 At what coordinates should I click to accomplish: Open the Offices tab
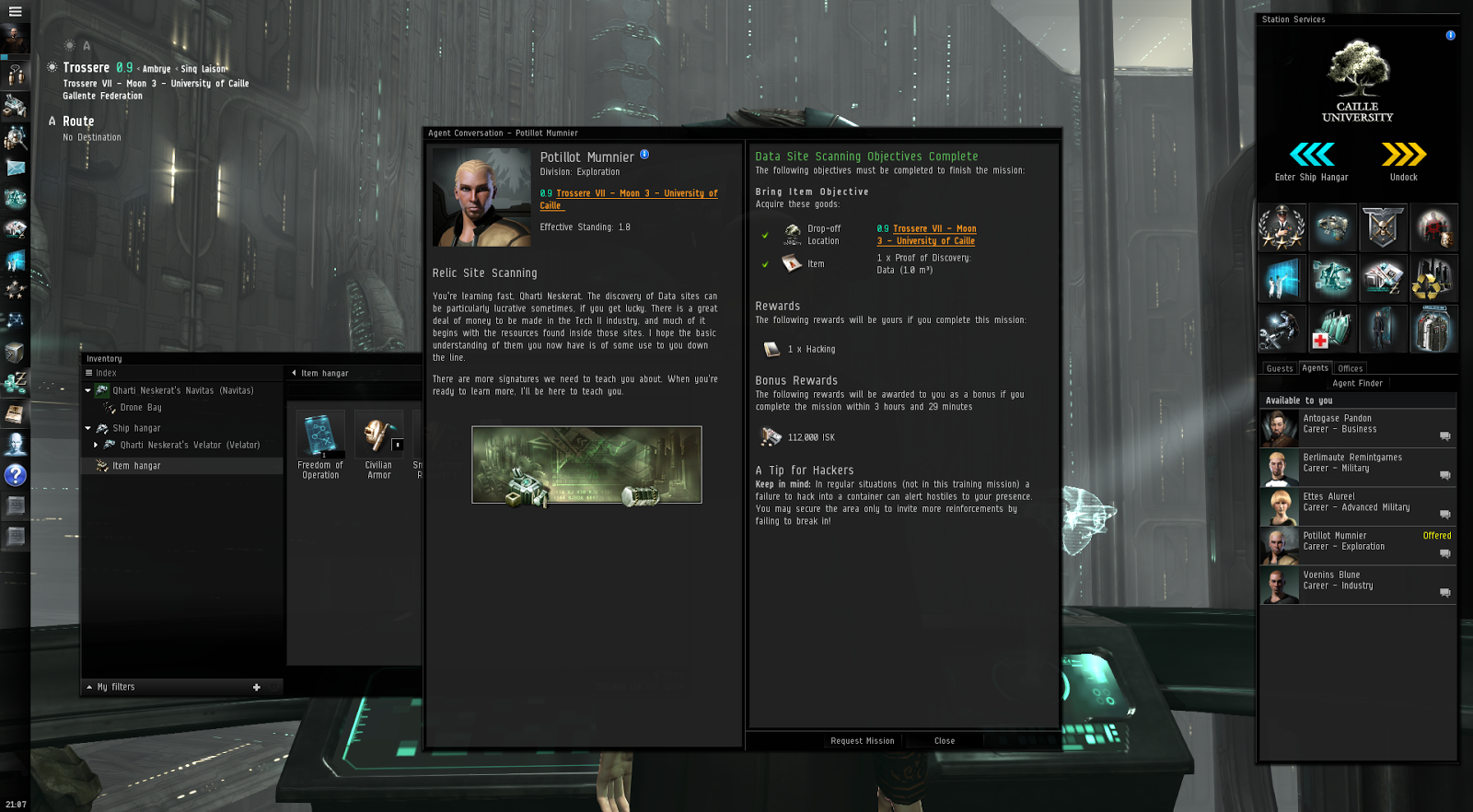tap(1350, 367)
